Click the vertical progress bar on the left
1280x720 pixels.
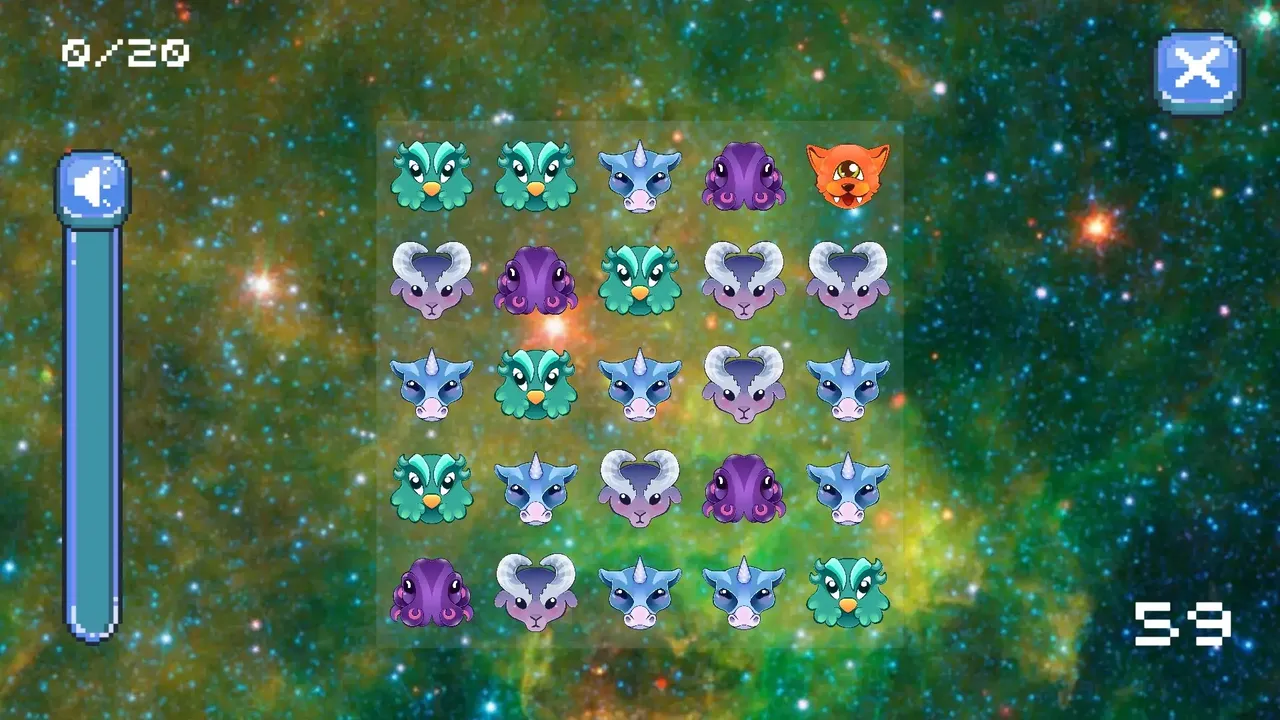pos(93,430)
